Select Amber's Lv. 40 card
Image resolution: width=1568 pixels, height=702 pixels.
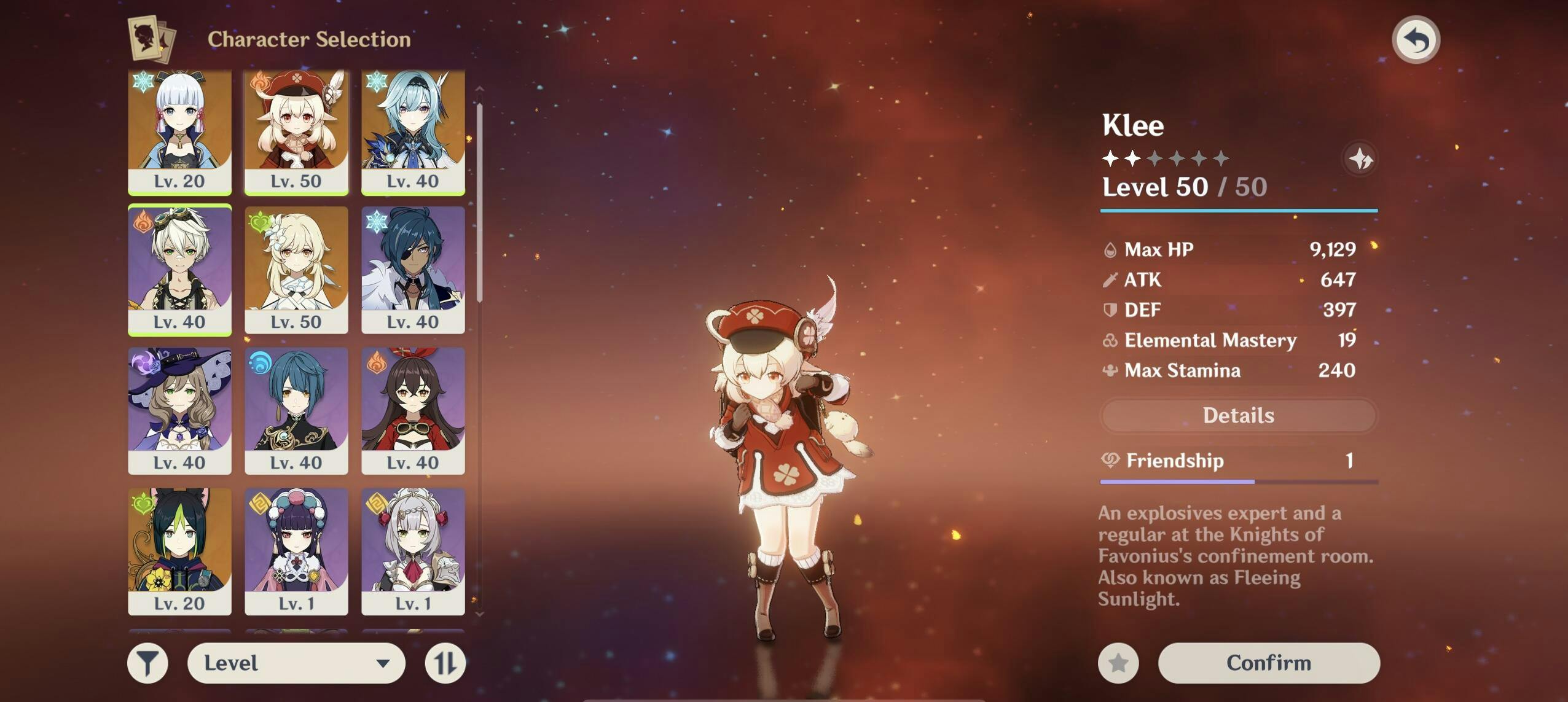tap(413, 411)
